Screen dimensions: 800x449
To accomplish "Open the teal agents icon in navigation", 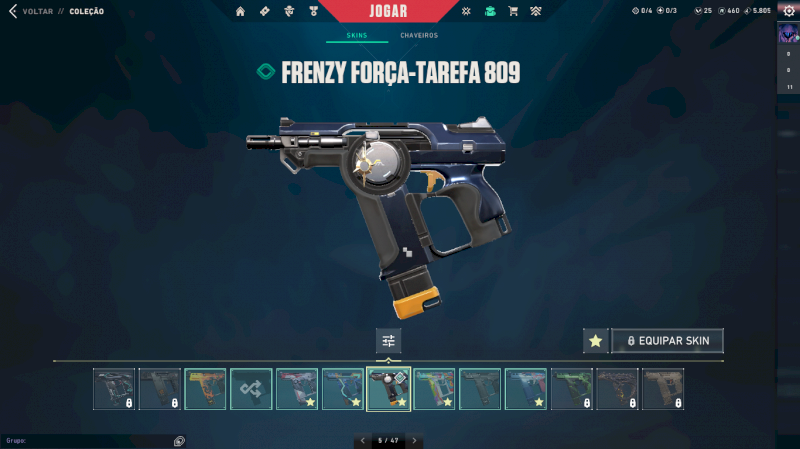I will coord(490,11).
